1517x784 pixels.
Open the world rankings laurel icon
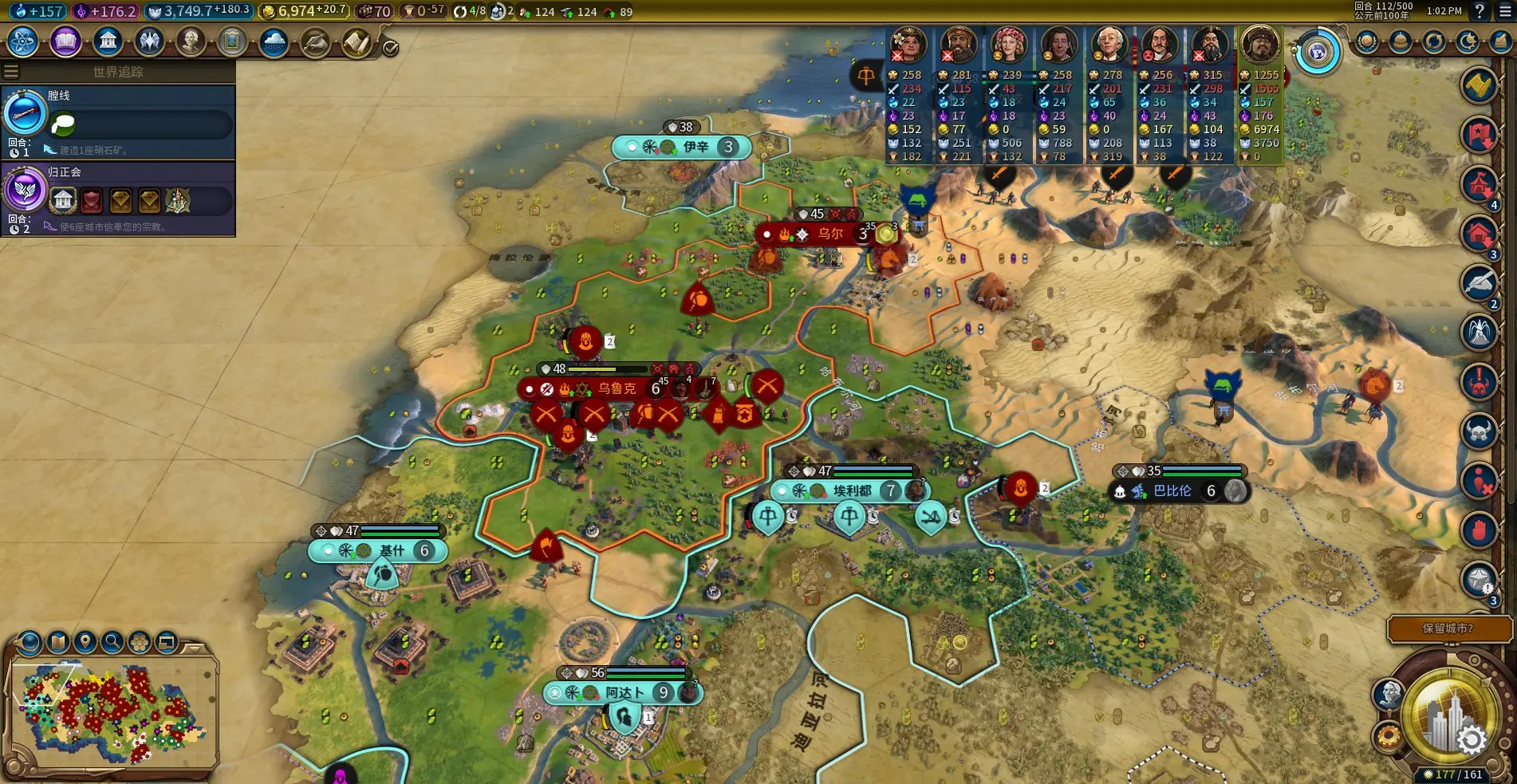tap(1366, 41)
